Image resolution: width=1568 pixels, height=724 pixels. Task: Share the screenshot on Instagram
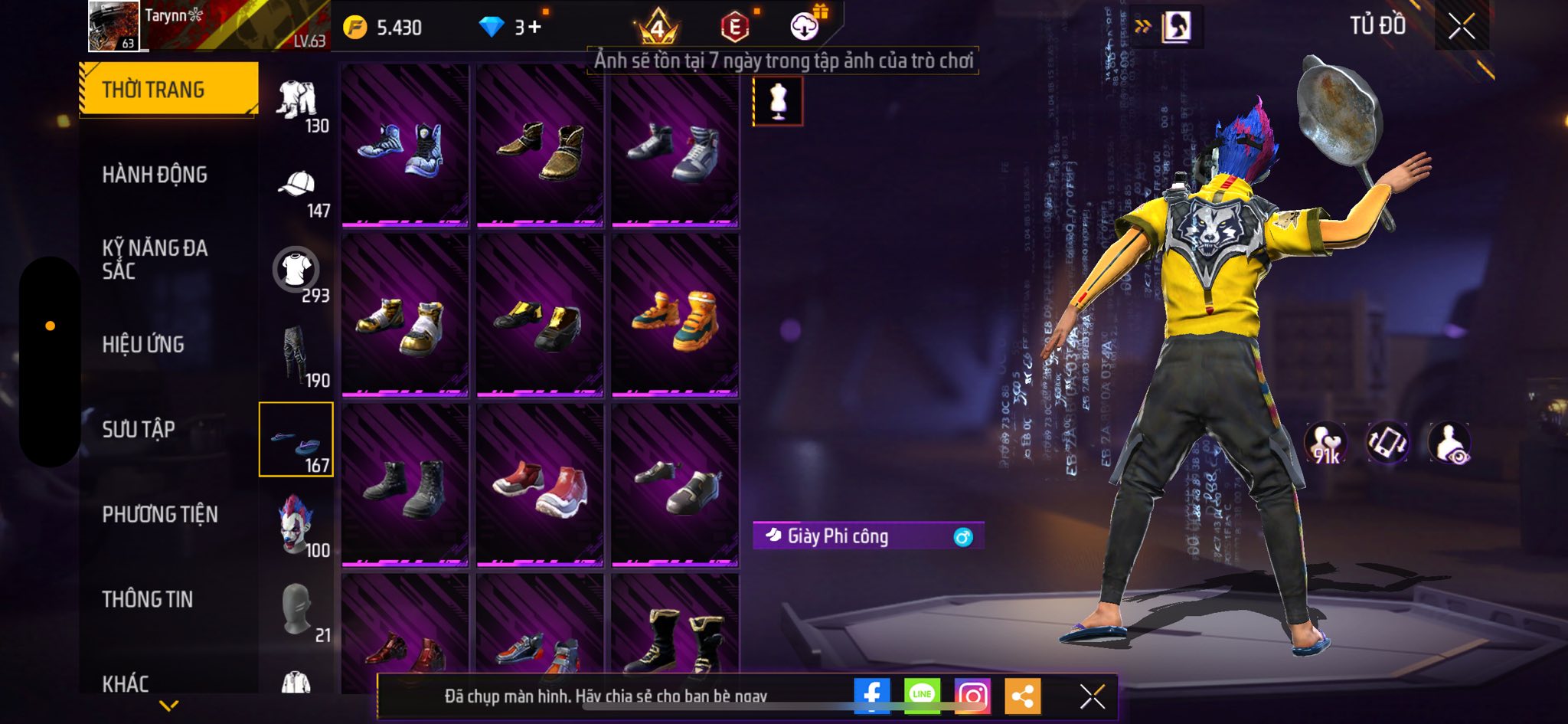972,696
